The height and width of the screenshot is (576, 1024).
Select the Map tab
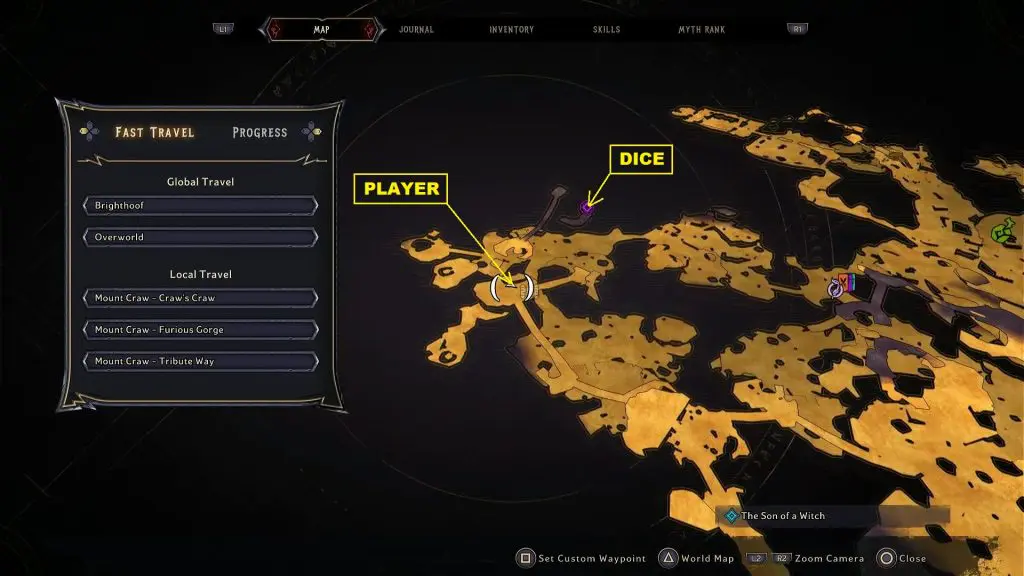pyautogui.click(x=322, y=30)
